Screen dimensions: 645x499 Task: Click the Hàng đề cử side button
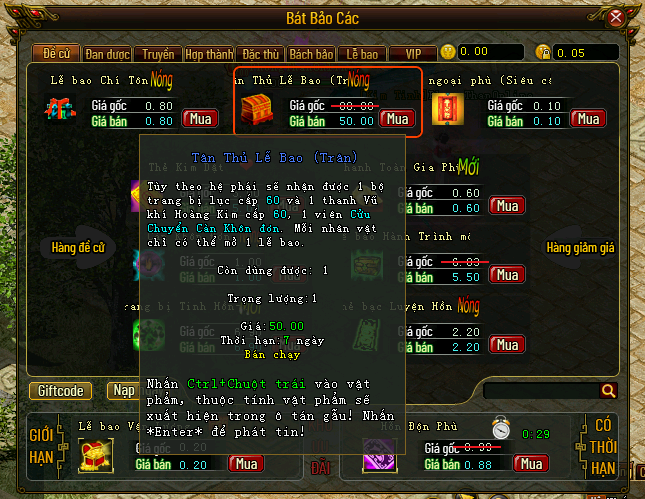tap(78, 246)
